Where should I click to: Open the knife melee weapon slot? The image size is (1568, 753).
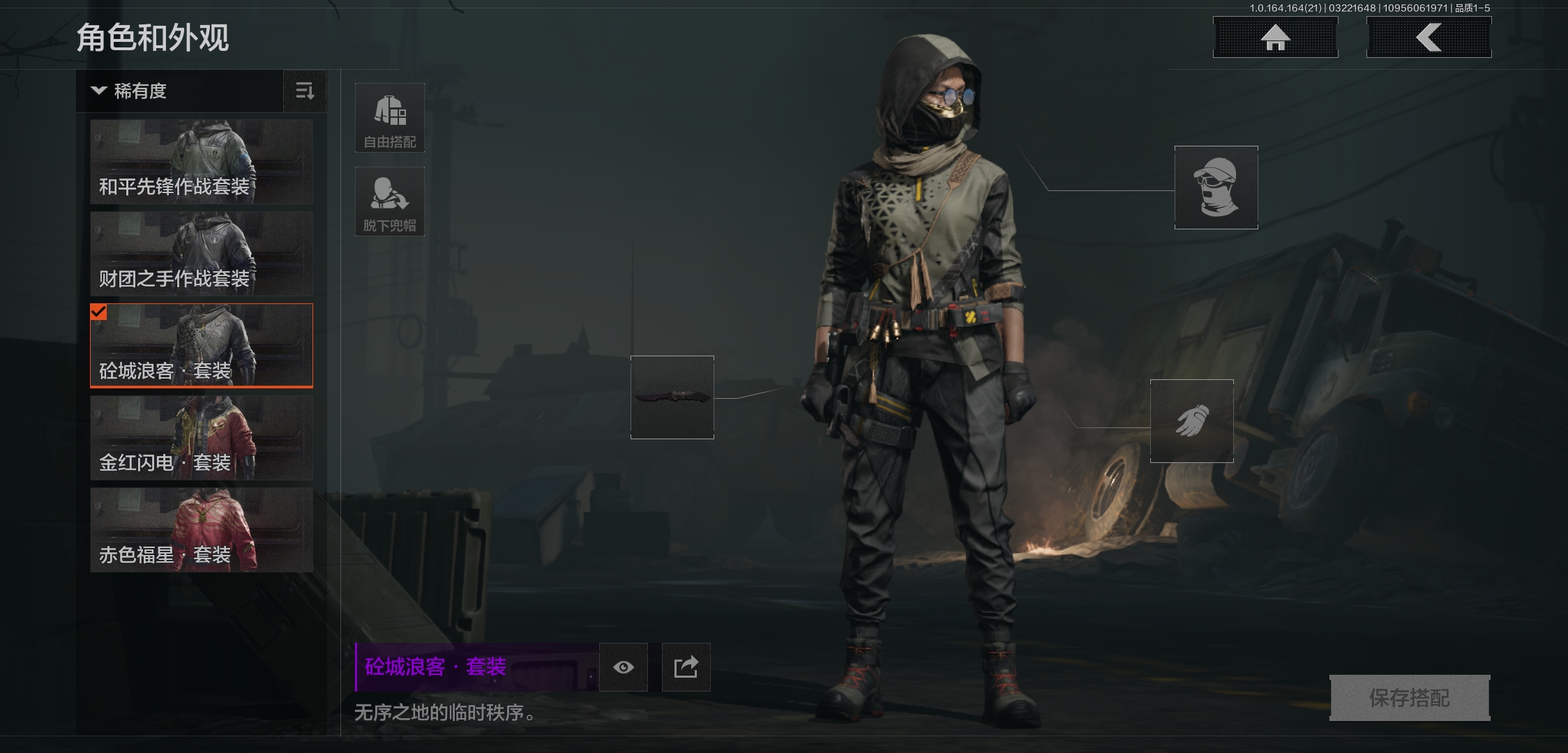pos(672,397)
